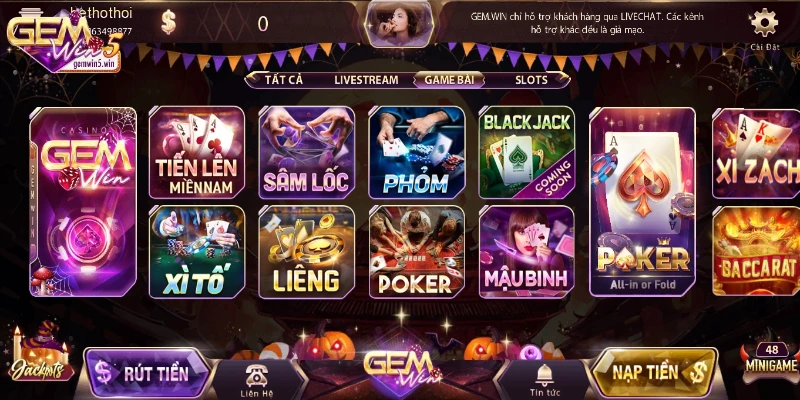
Task: Show the Tin tức news bell
Action: (x=544, y=377)
